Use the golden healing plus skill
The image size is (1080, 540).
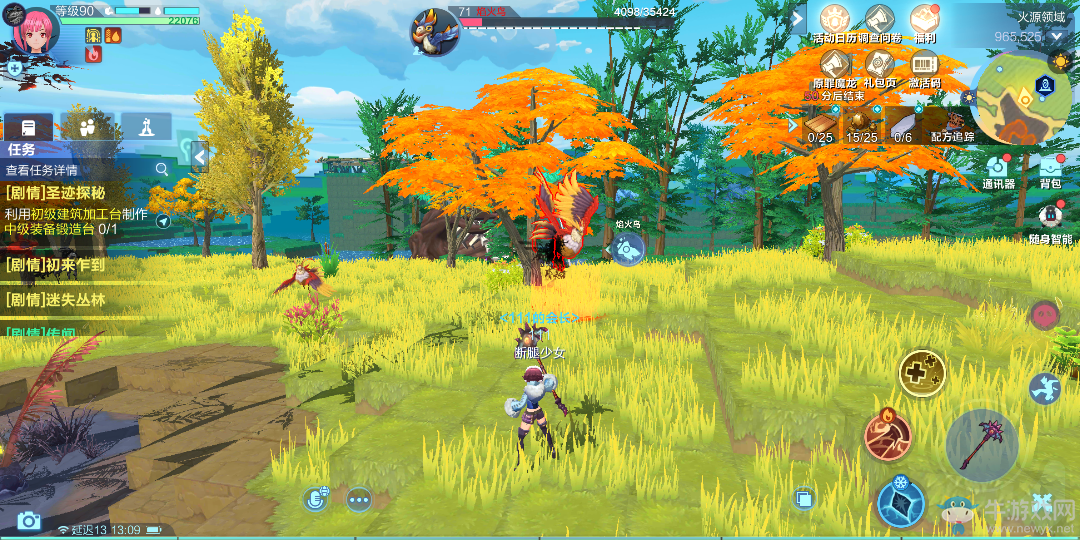coord(921,373)
